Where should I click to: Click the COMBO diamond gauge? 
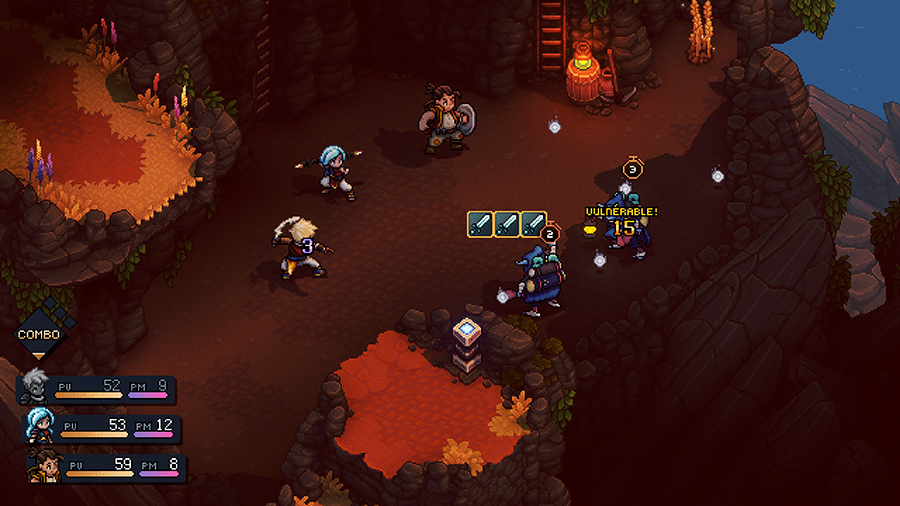click(x=38, y=334)
